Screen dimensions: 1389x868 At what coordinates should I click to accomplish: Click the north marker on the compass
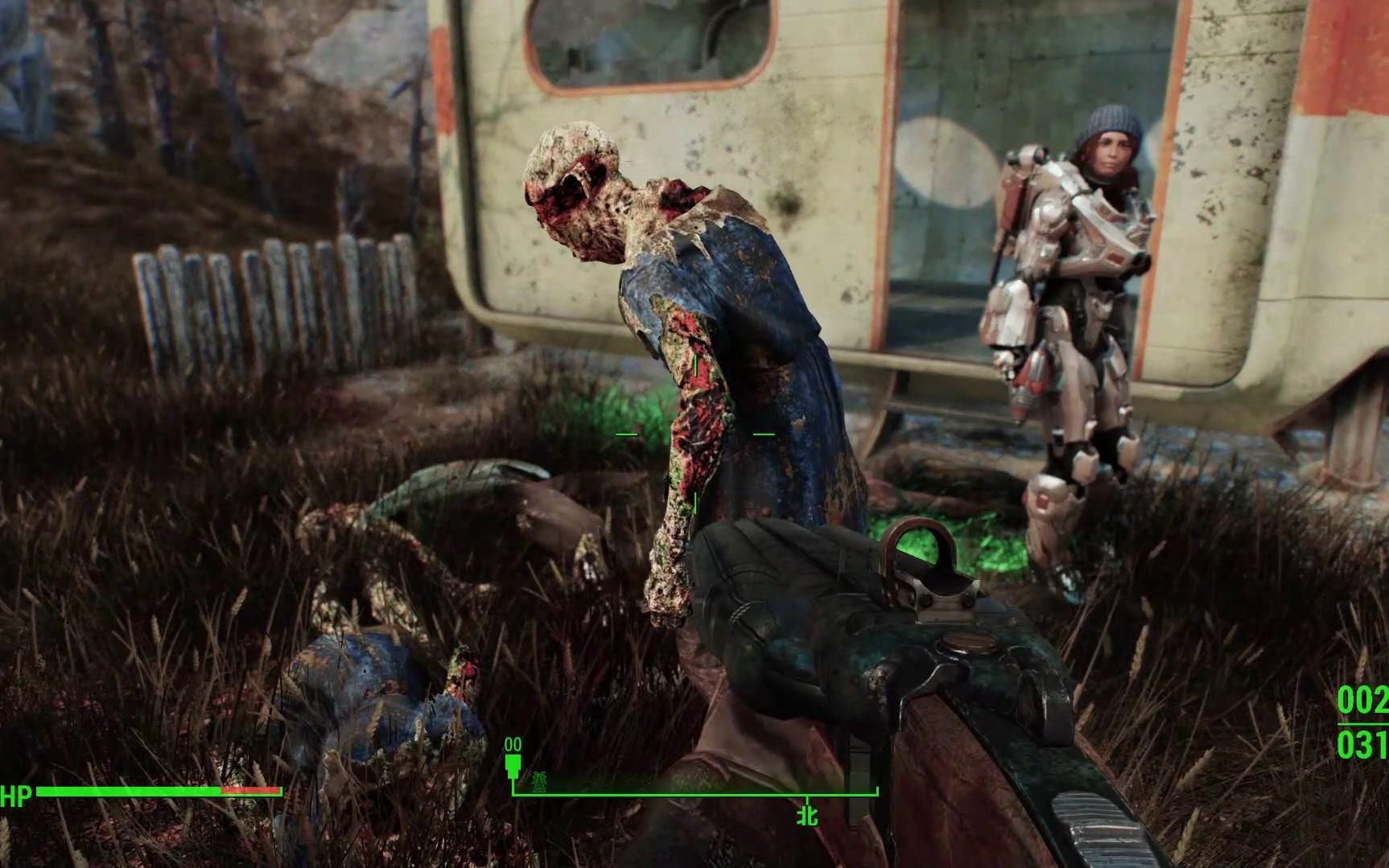tap(807, 815)
